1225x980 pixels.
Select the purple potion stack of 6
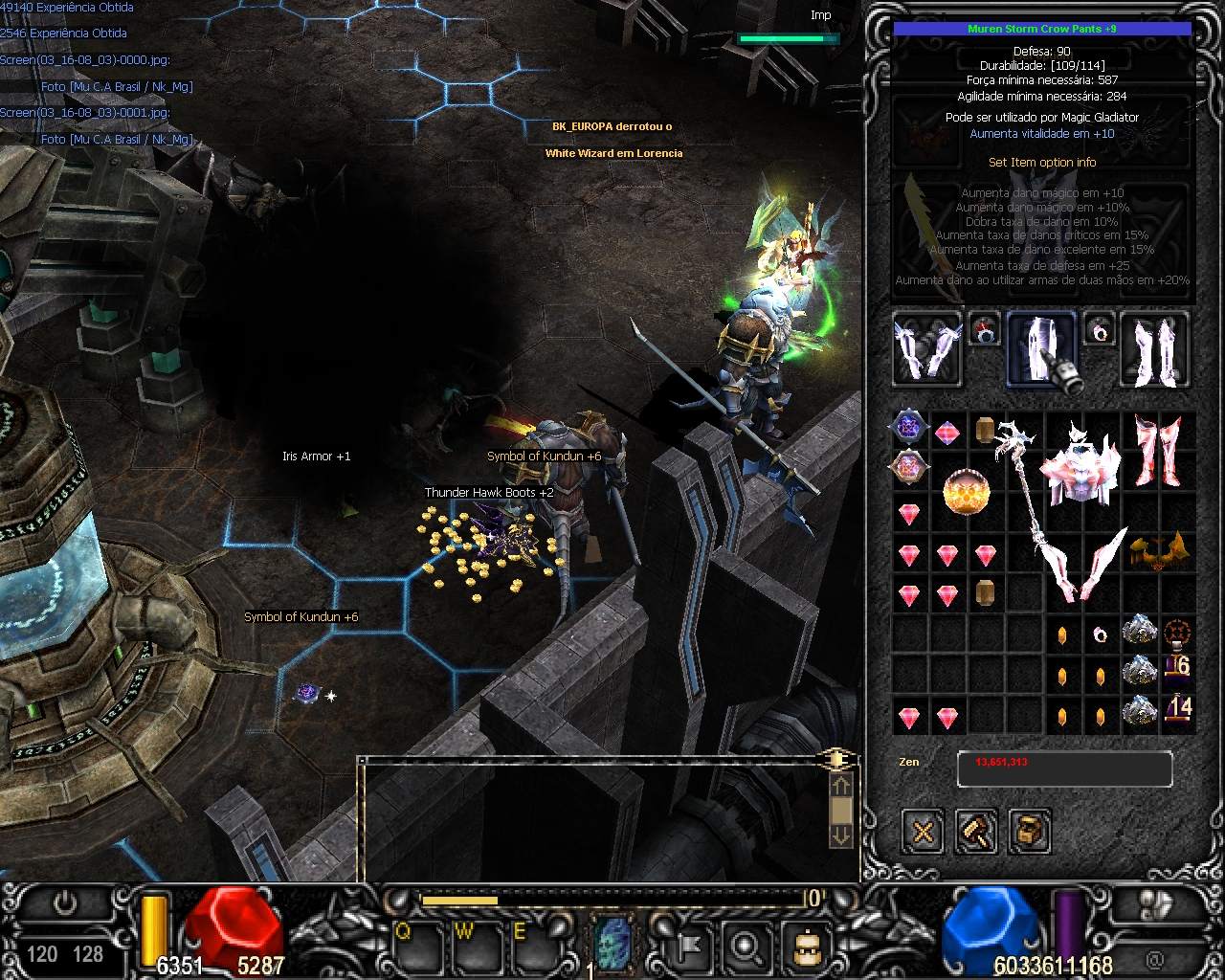1177,668
